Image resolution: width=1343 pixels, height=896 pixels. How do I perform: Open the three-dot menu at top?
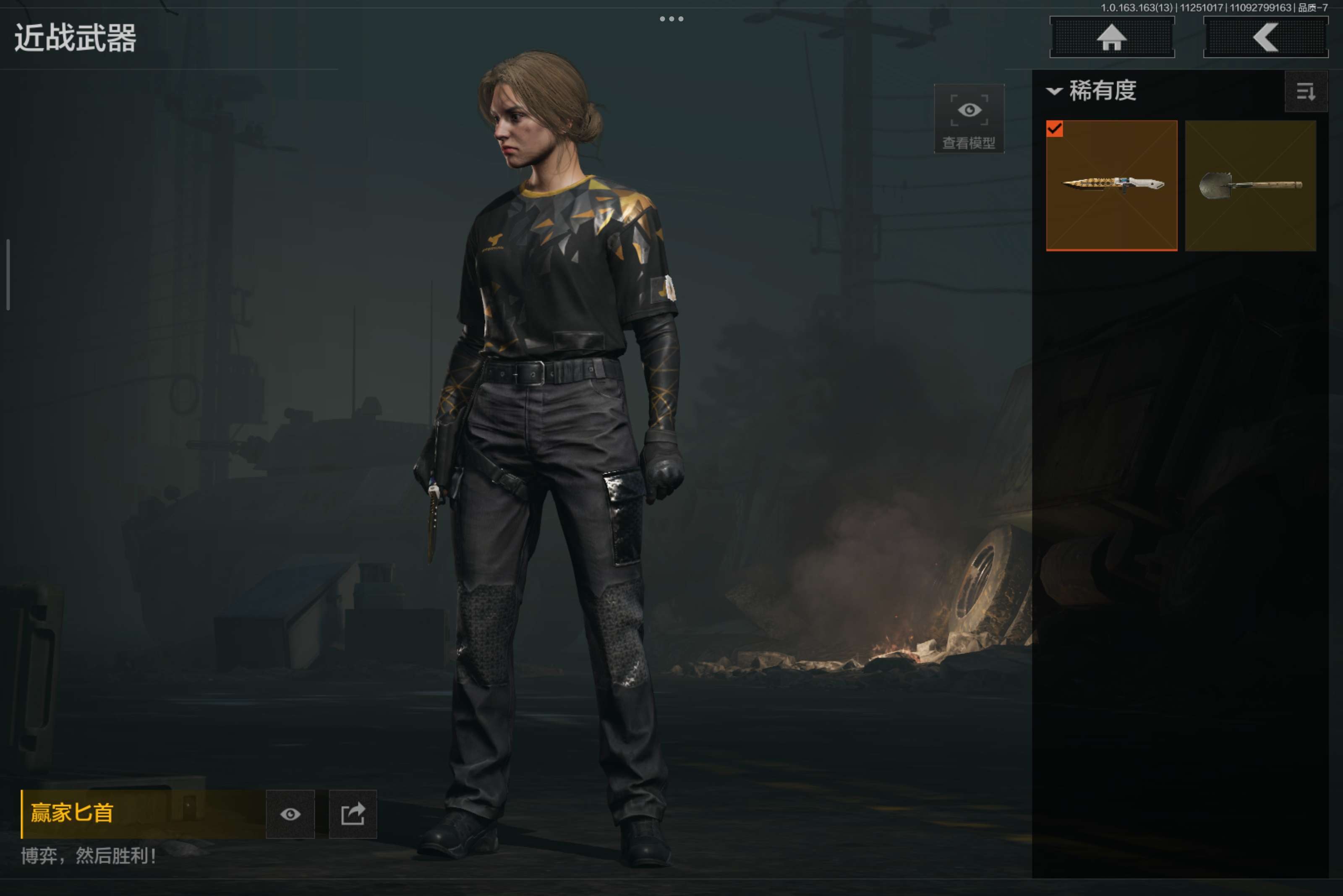pyautogui.click(x=671, y=19)
